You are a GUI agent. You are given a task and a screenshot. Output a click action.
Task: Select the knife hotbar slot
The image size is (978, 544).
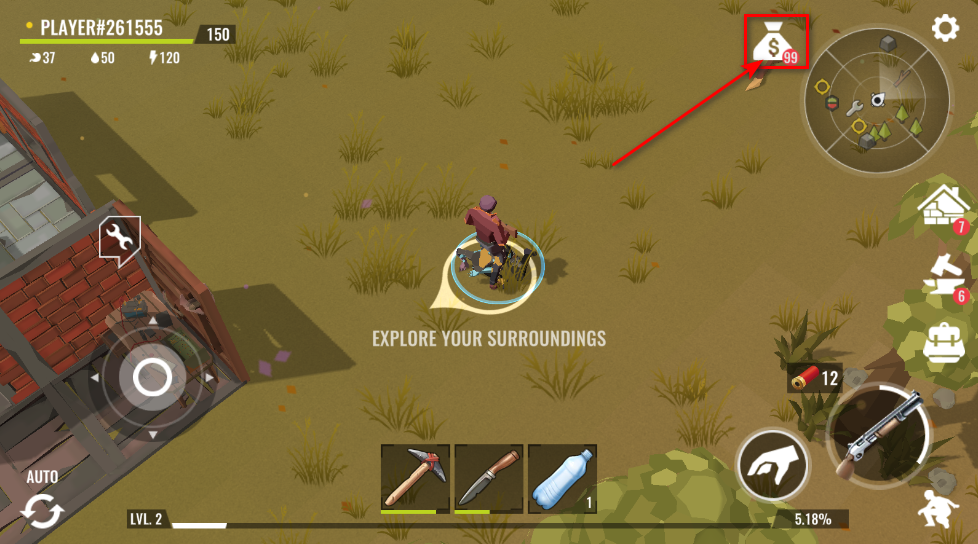point(489,479)
